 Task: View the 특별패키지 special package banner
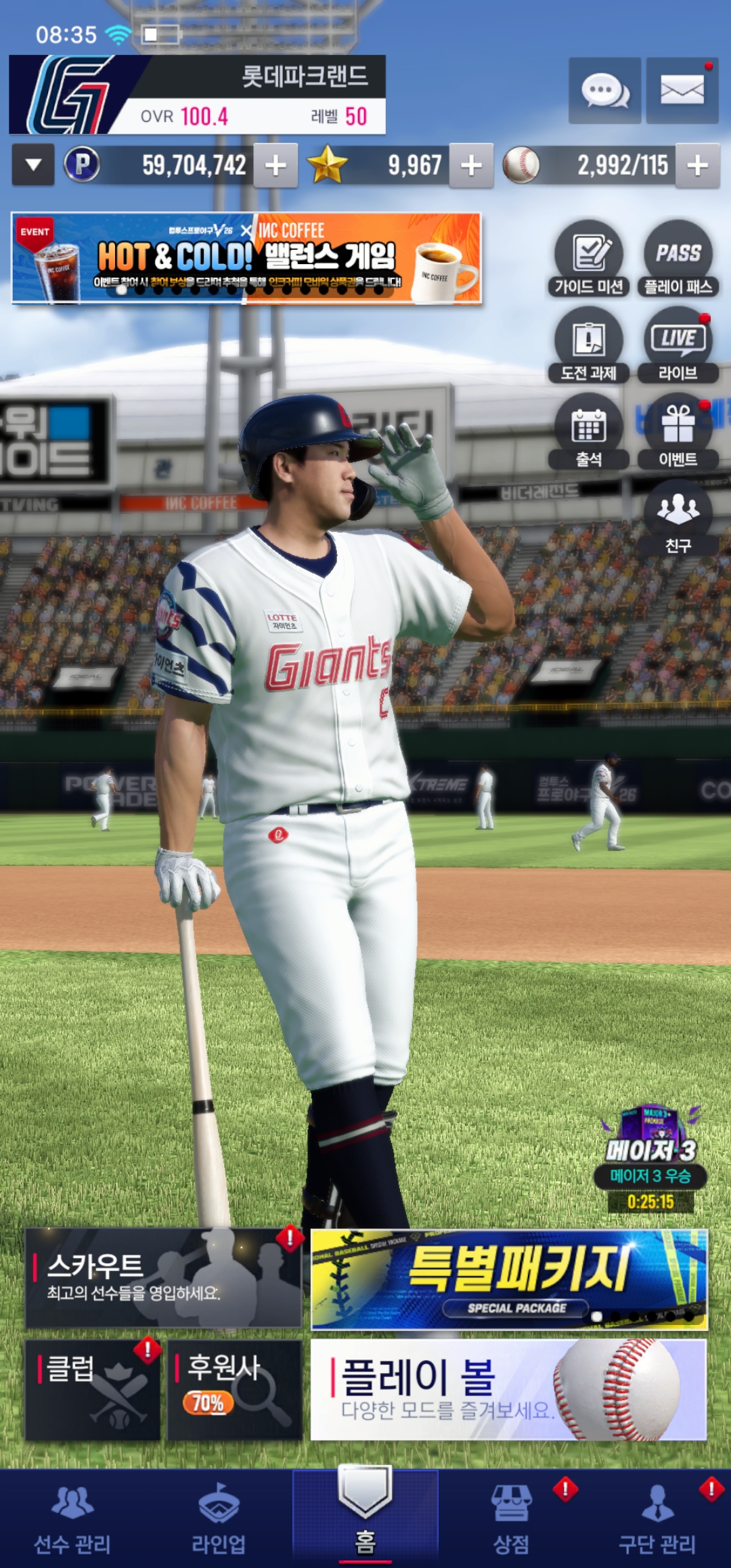509,1279
